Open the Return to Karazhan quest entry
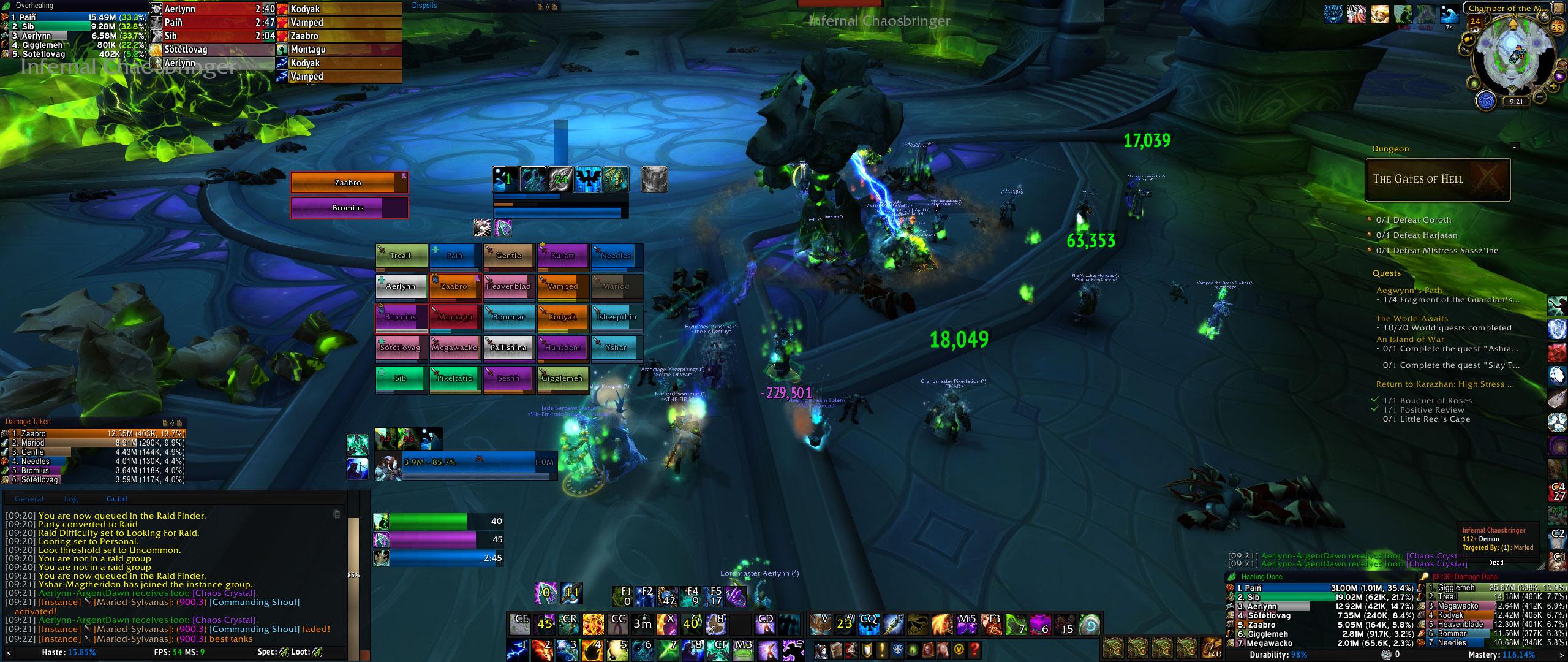1568x662 pixels. pos(1444,384)
